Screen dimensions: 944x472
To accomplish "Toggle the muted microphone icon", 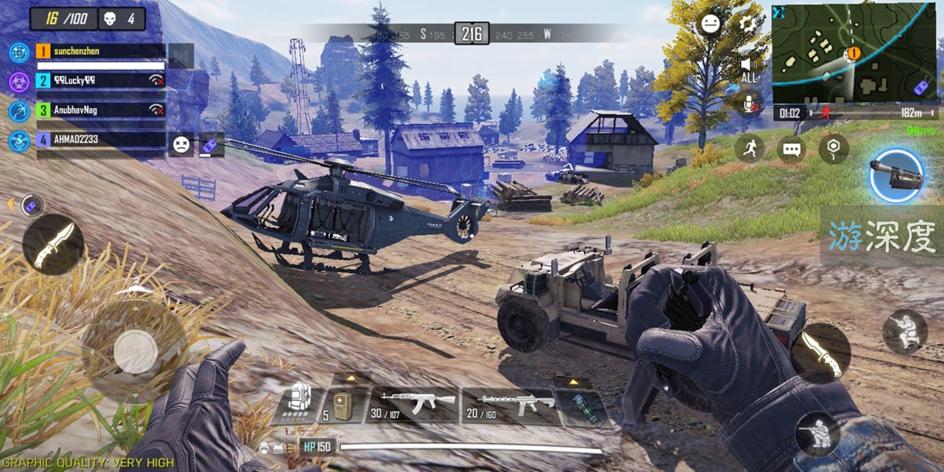I will [747, 103].
